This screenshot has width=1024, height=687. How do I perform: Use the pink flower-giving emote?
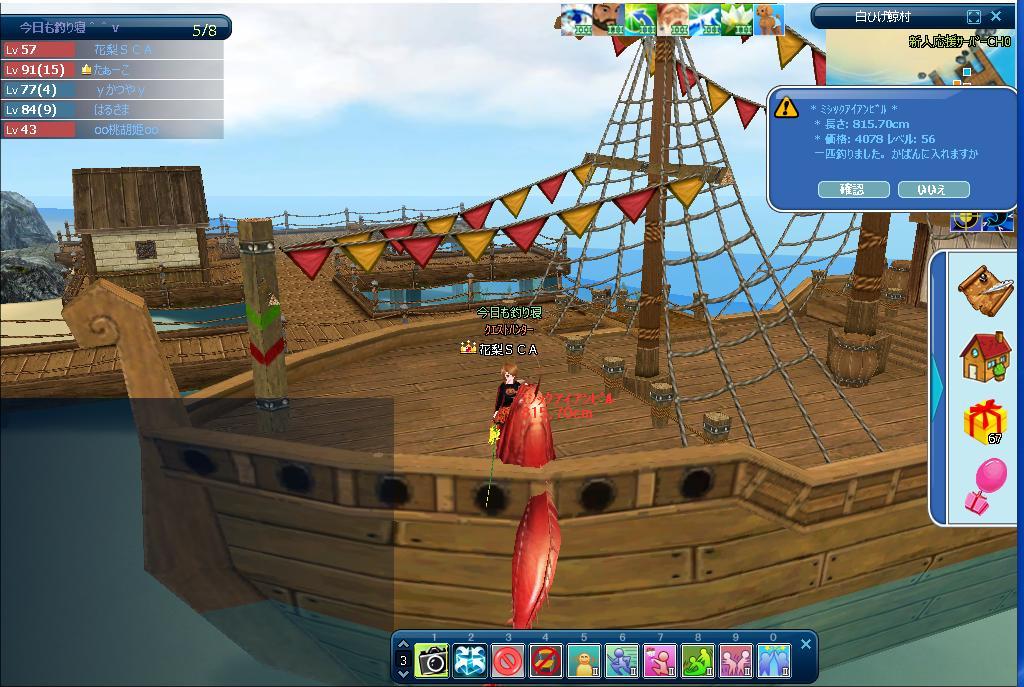[x=660, y=661]
